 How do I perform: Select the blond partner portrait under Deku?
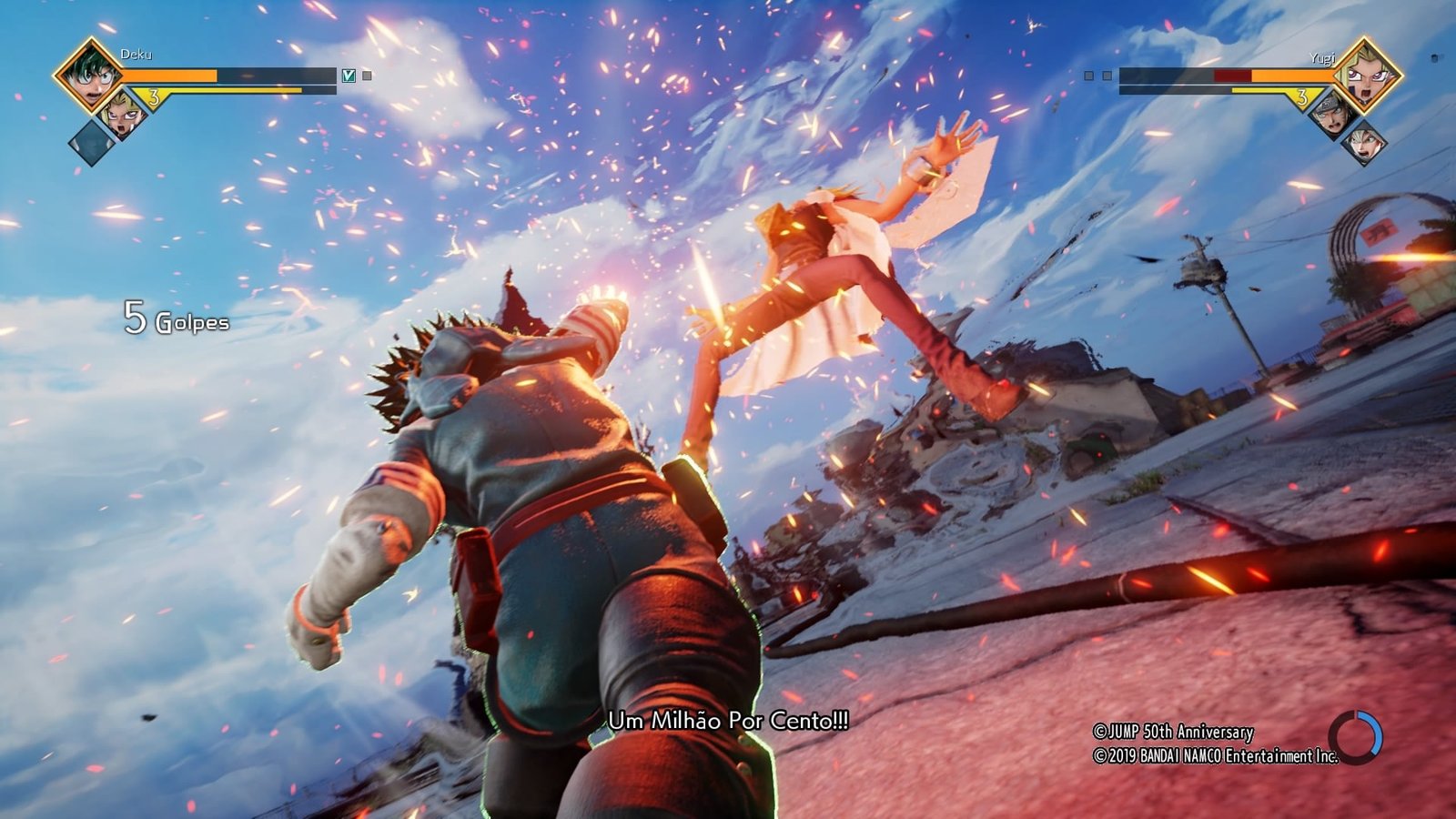(124, 114)
